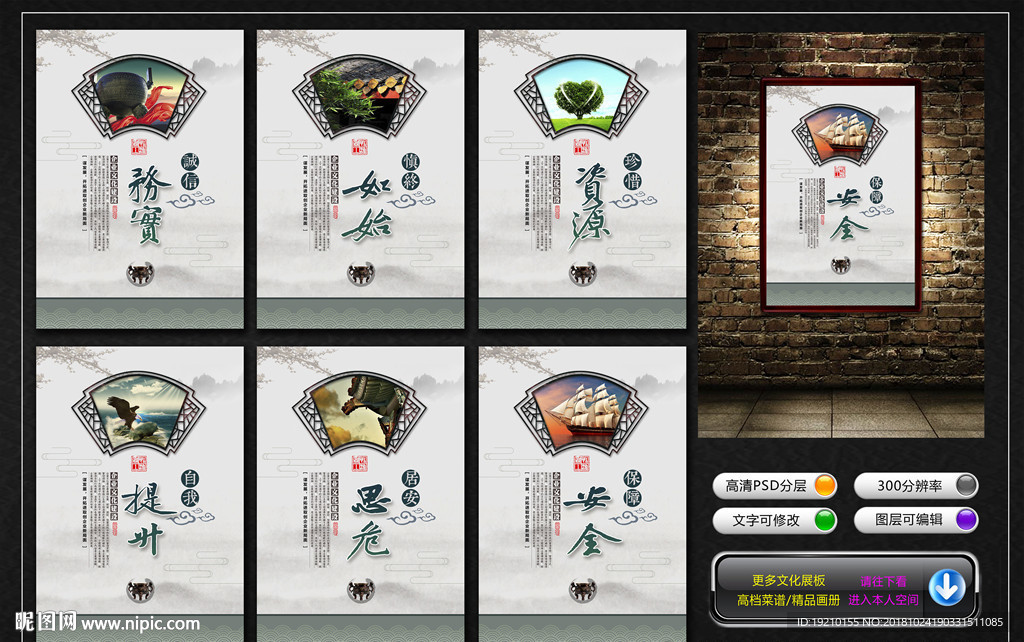
Task: Select the 慎终如始 poster thumbnail
Action: click(x=360, y=180)
